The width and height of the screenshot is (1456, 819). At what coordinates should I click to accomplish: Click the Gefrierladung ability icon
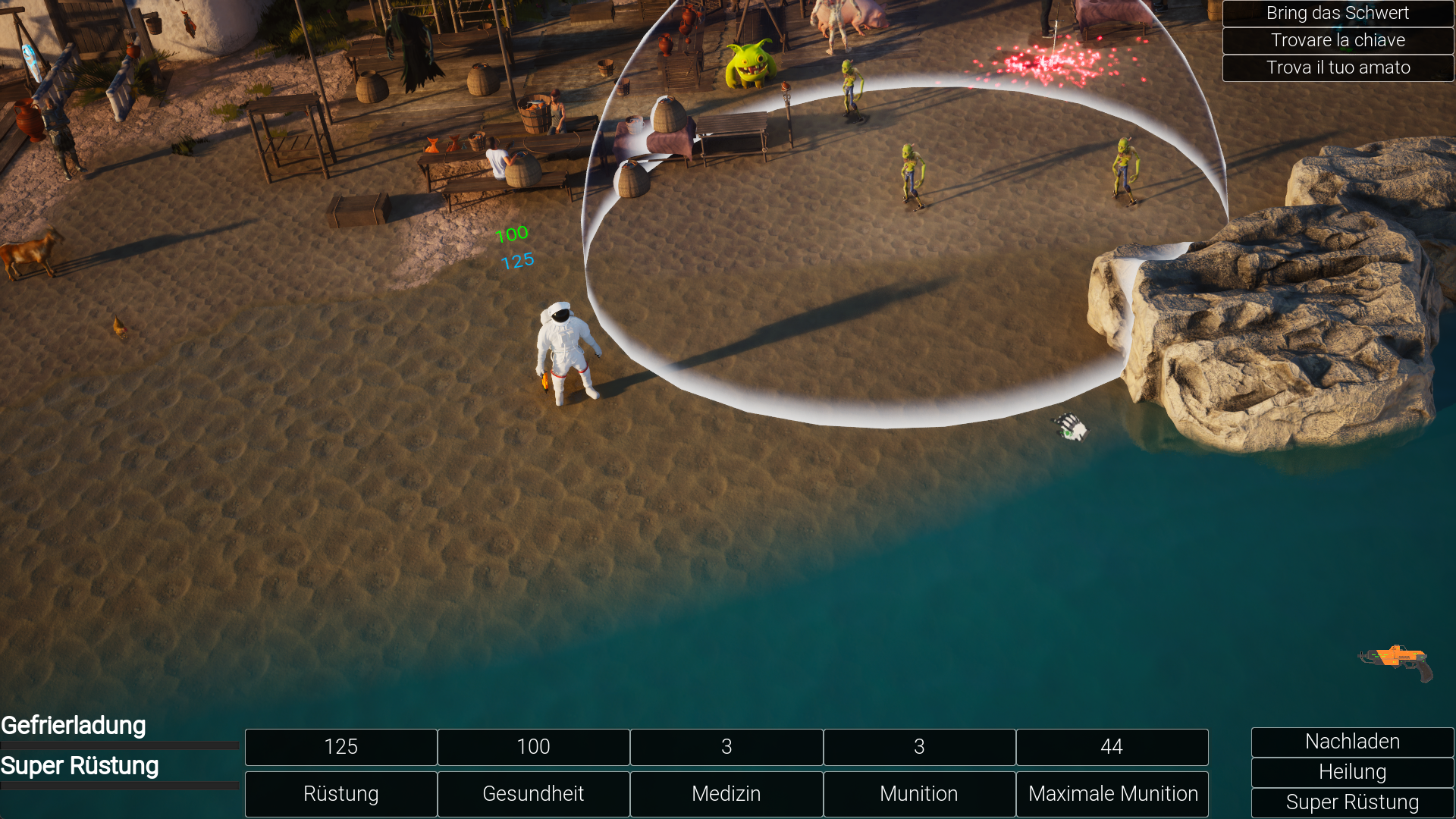[x=72, y=726]
